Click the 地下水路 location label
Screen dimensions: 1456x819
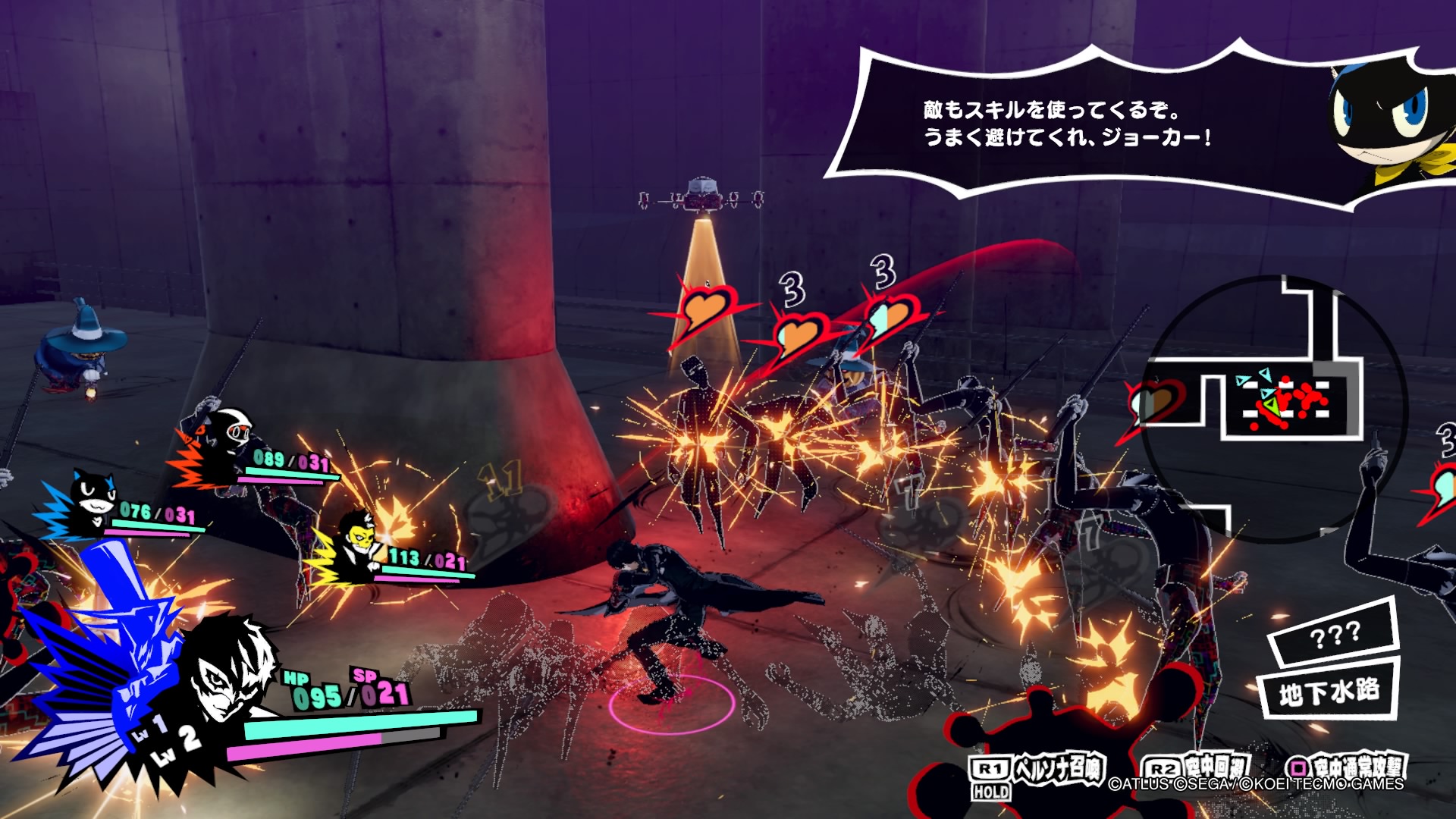[1329, 692]
